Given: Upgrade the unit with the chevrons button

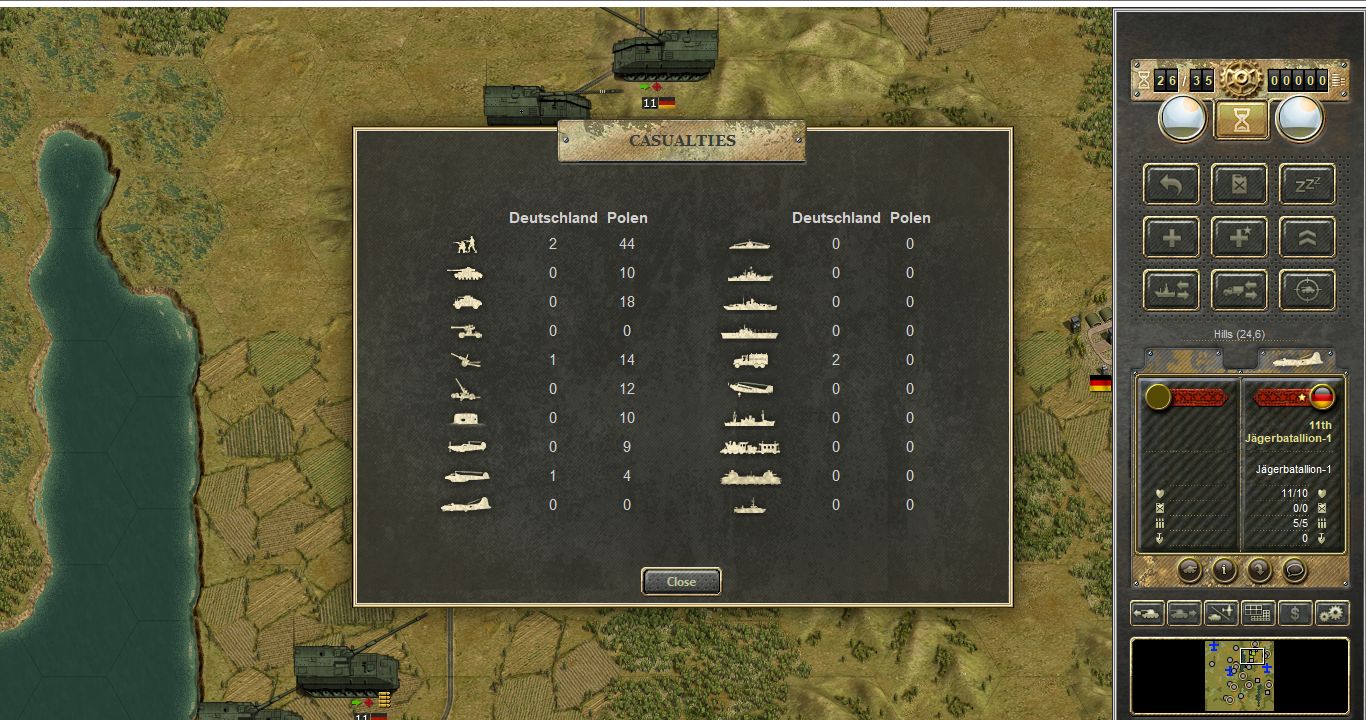Looking at the screenshot, I should tap(1307, 237).
